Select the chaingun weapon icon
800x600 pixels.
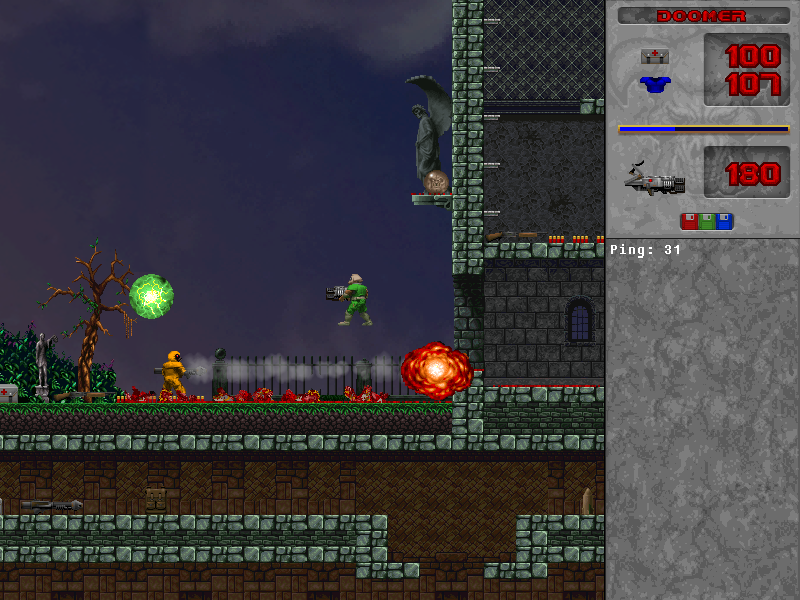[655, 180]
